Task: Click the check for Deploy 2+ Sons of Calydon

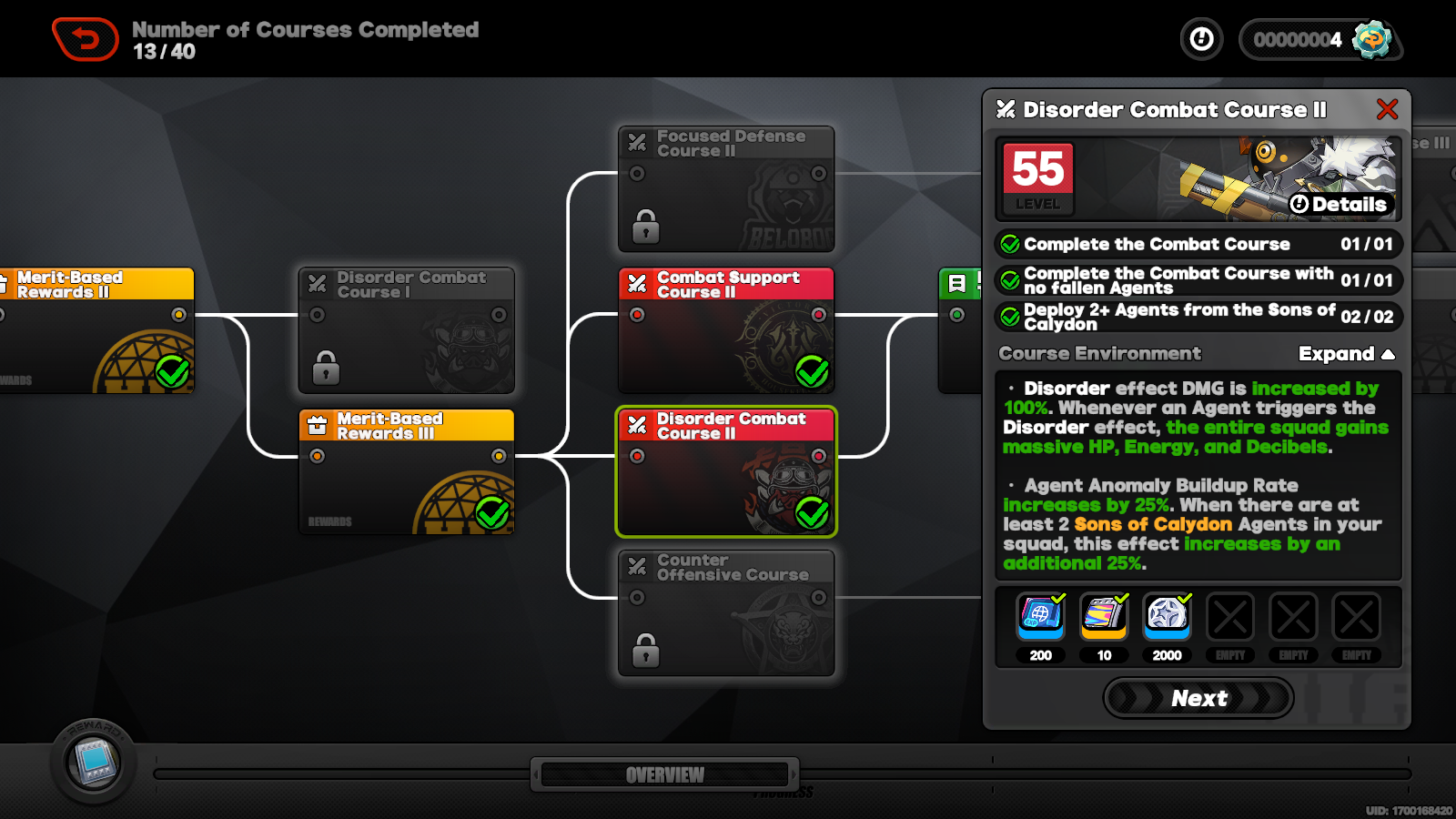Action: pos(1009,317)
